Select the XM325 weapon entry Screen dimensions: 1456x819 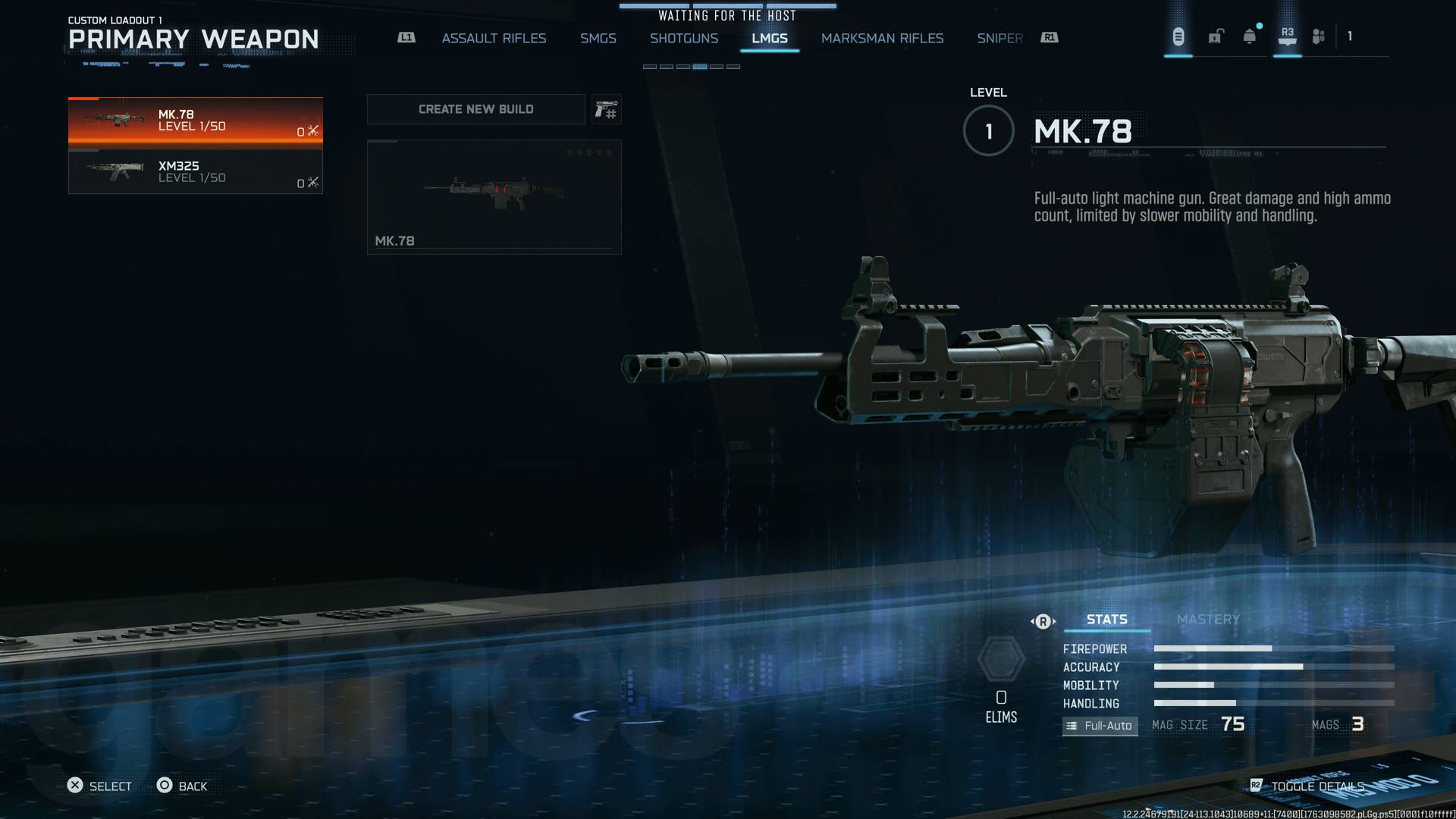click(195, 172)
